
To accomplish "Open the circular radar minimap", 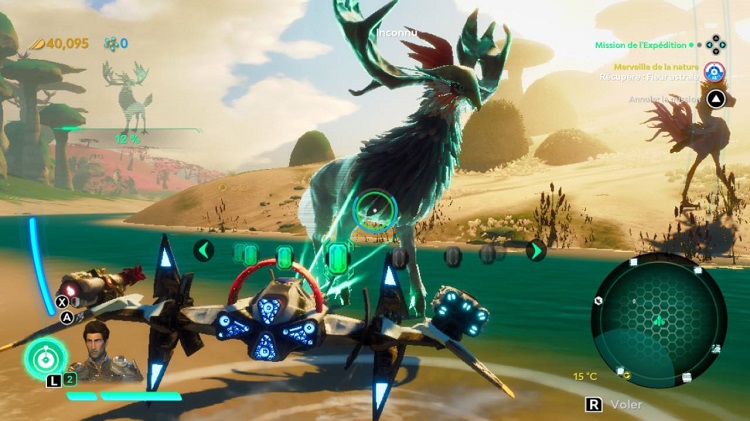I will click(x=658, y=319).
